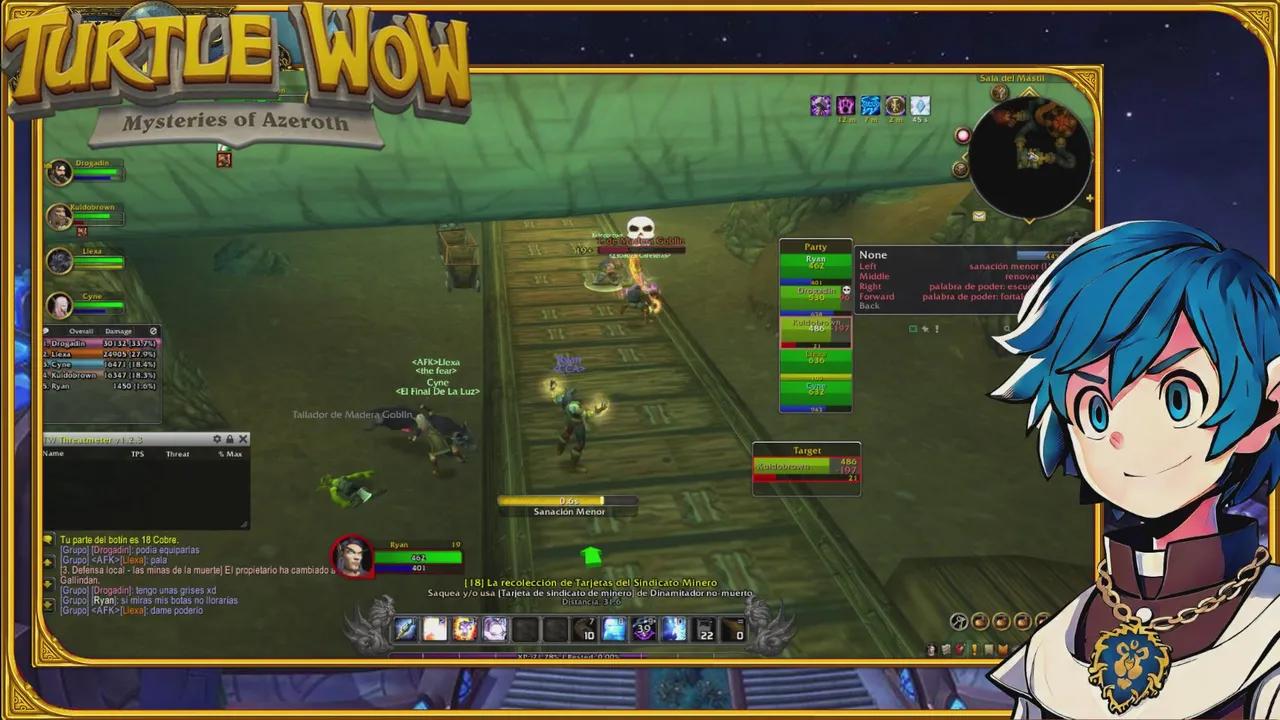The image size is (1280, 720).
Task: Open the None binding set selector
Action: [x=873, y=255]
